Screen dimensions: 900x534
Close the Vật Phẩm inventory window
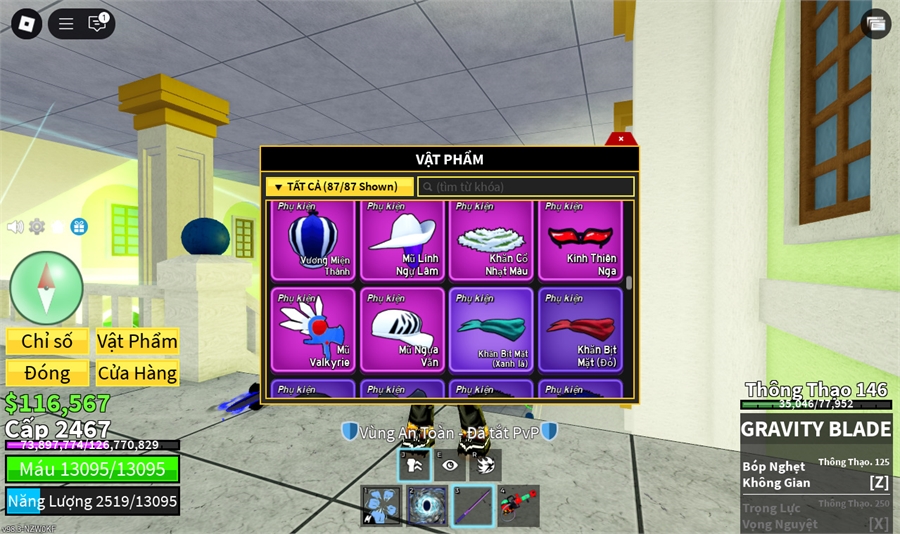click(x=621, y=139)
